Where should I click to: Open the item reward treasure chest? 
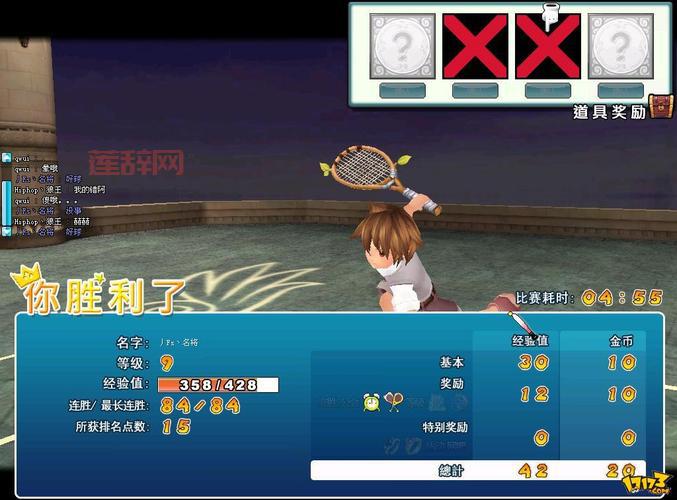(x=661, y=107)
